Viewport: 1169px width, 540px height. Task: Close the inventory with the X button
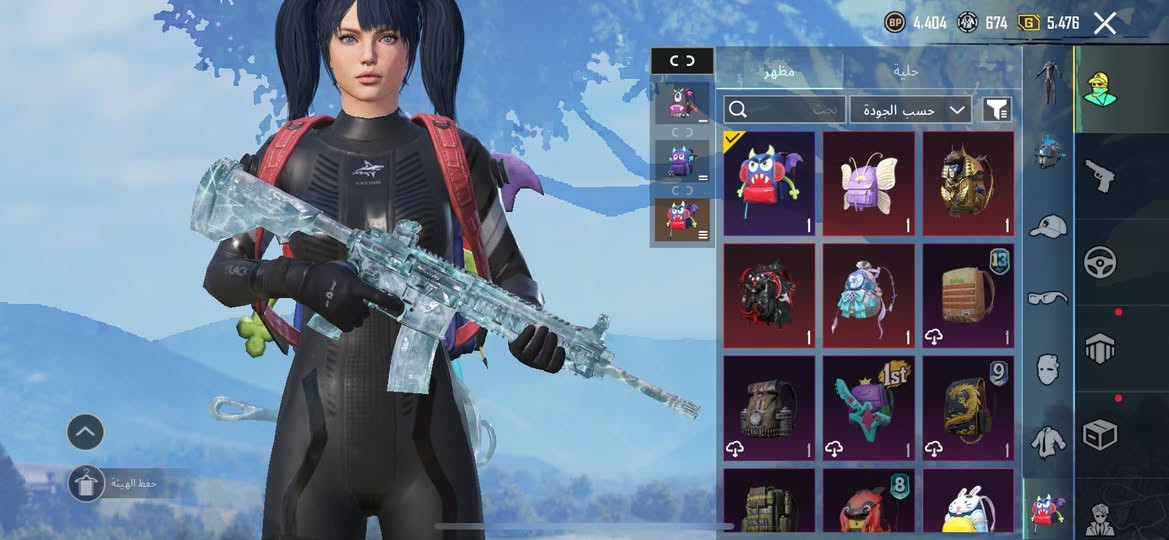(1104, 23)
